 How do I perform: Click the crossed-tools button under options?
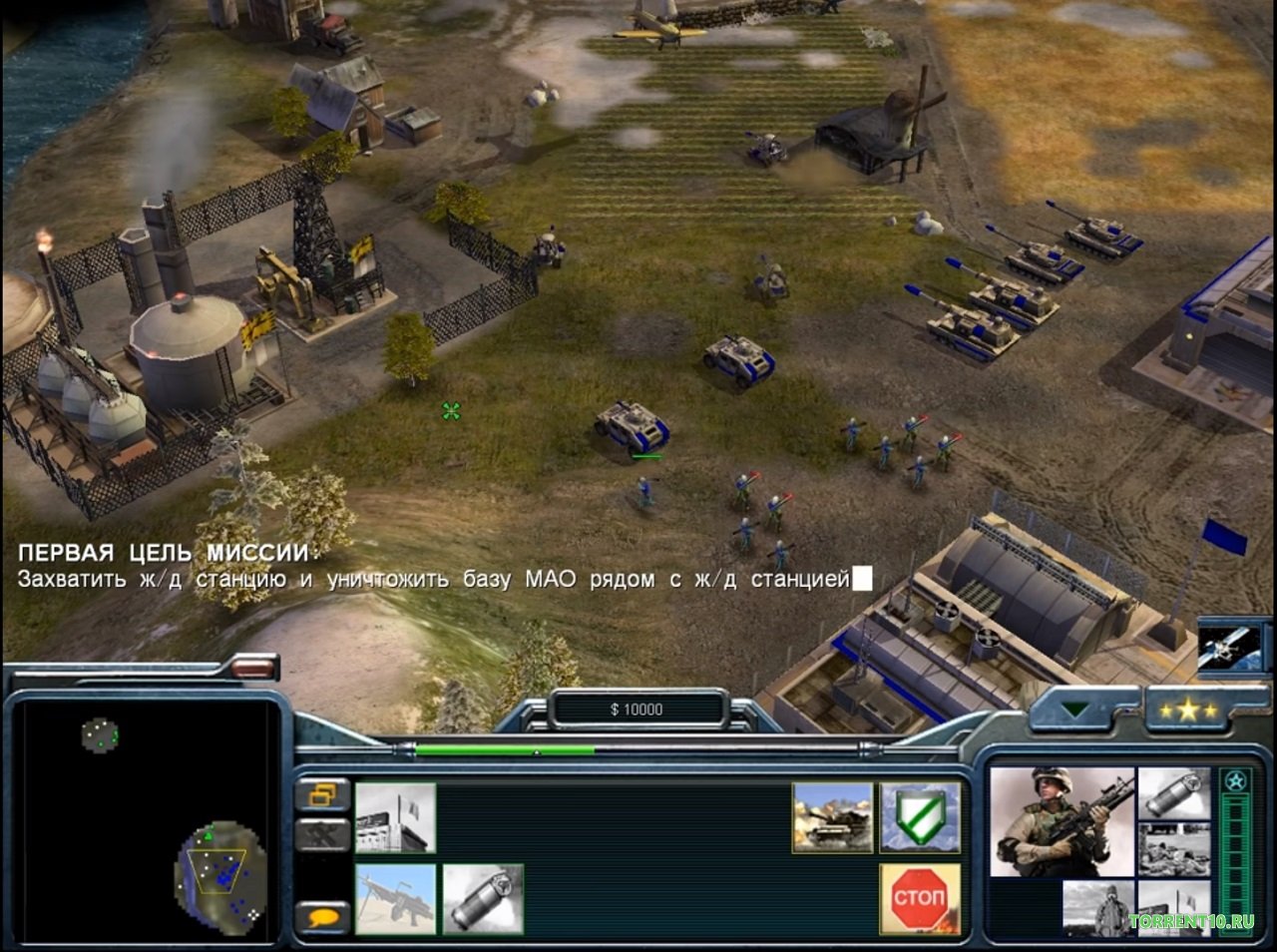(x=323, y=833)
